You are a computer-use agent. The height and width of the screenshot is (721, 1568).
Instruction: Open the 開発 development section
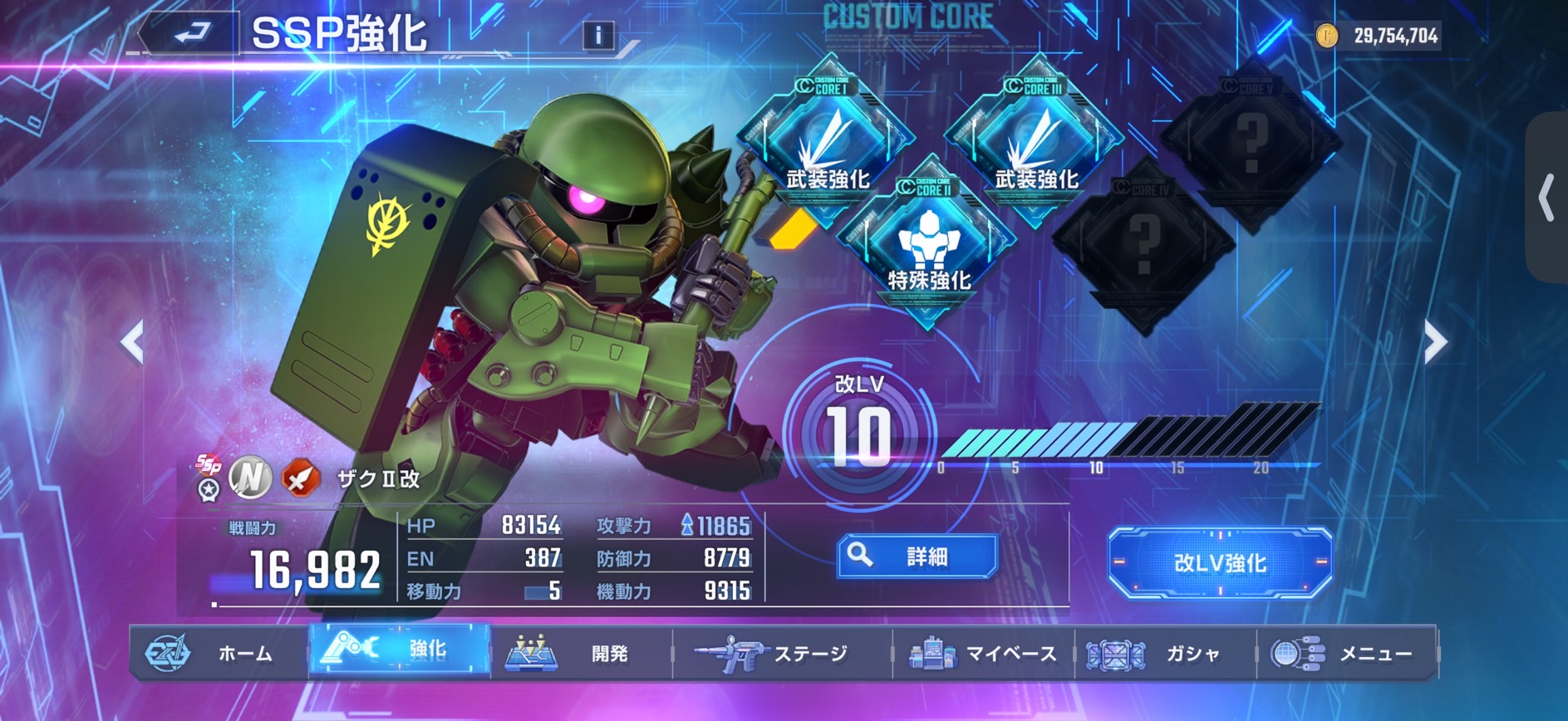(581, 654)
